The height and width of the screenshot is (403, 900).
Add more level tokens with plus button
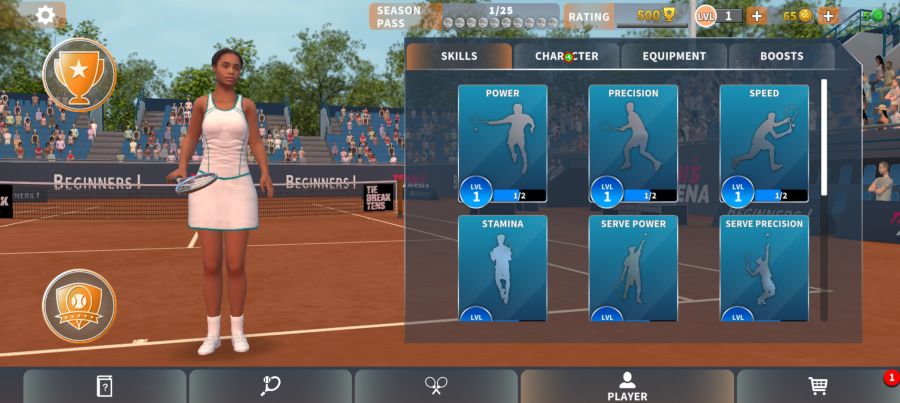point(757,15)
